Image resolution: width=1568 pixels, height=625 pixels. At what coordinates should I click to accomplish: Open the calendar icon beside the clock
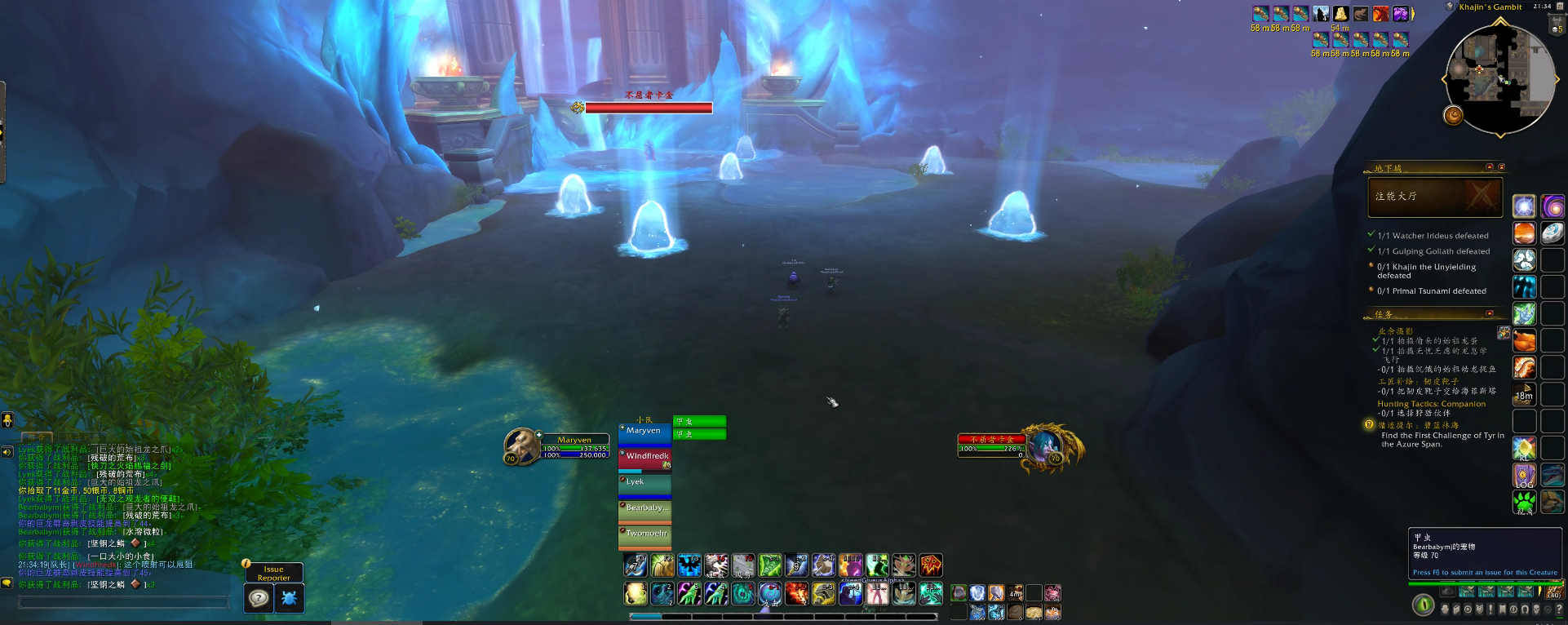tap(1557, 26)
